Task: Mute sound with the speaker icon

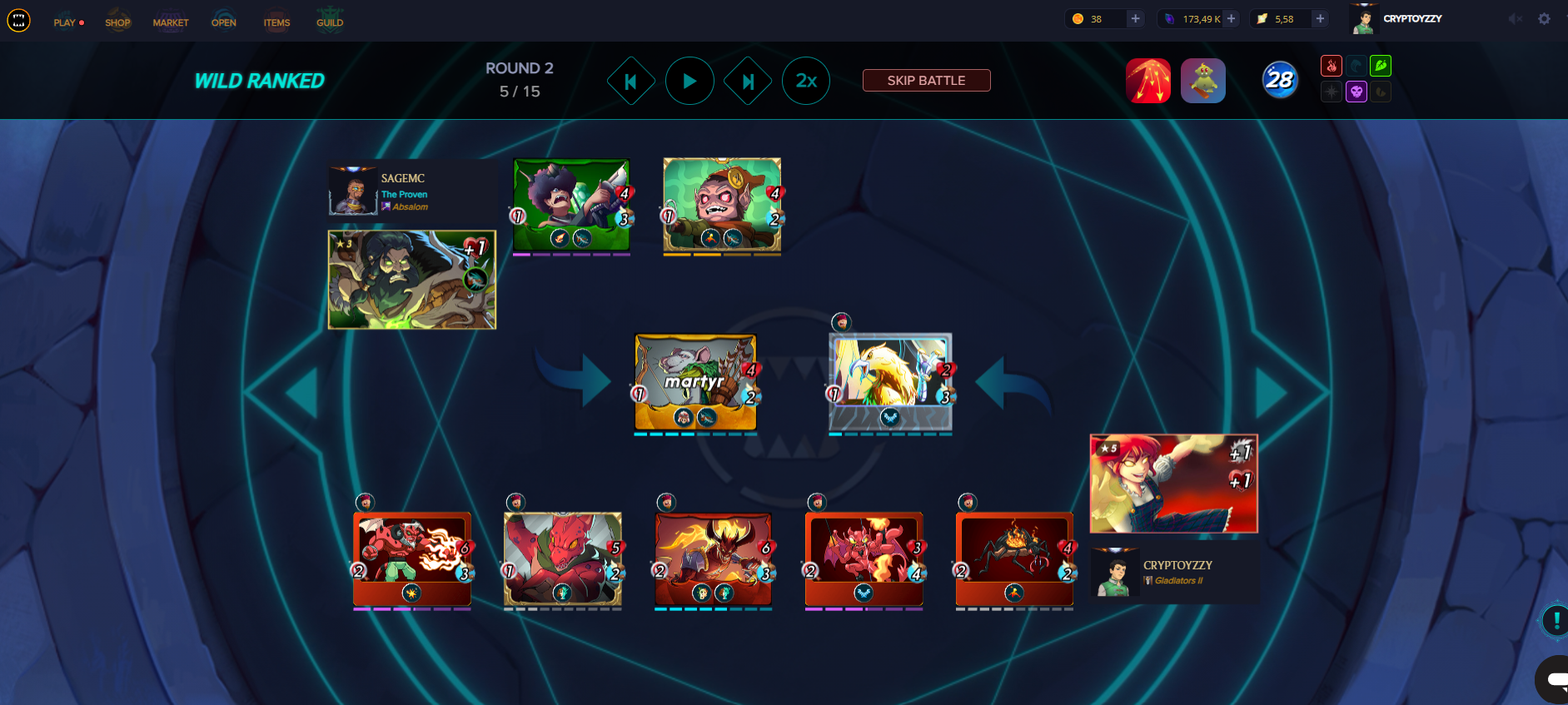Action: (1515, 18)
